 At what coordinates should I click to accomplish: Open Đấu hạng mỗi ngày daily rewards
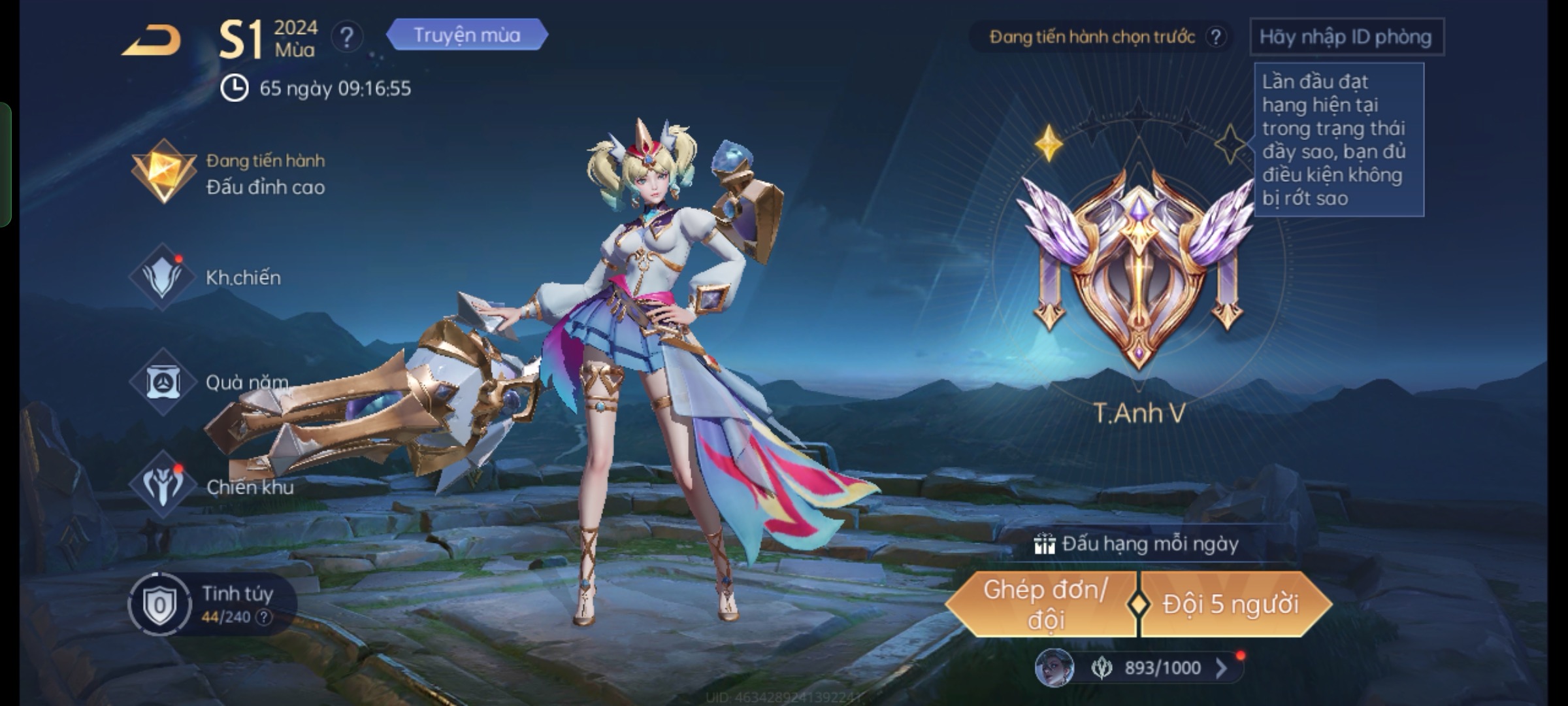(x=1137, y=544)
